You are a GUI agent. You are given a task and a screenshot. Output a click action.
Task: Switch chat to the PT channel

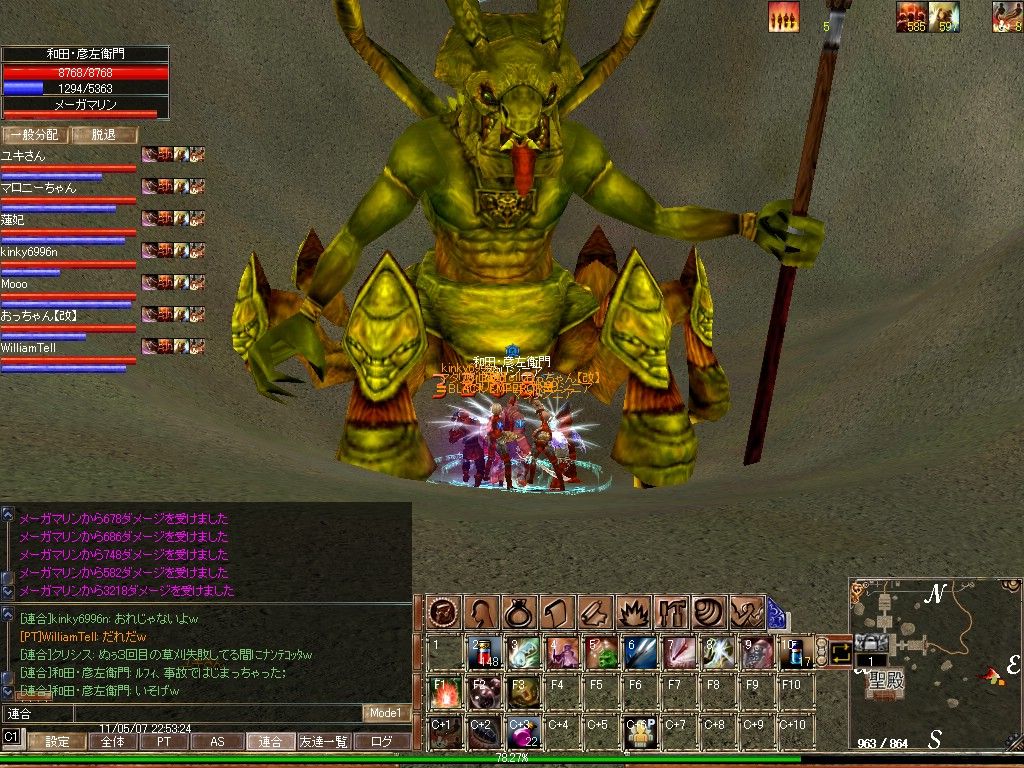(162, 742)
